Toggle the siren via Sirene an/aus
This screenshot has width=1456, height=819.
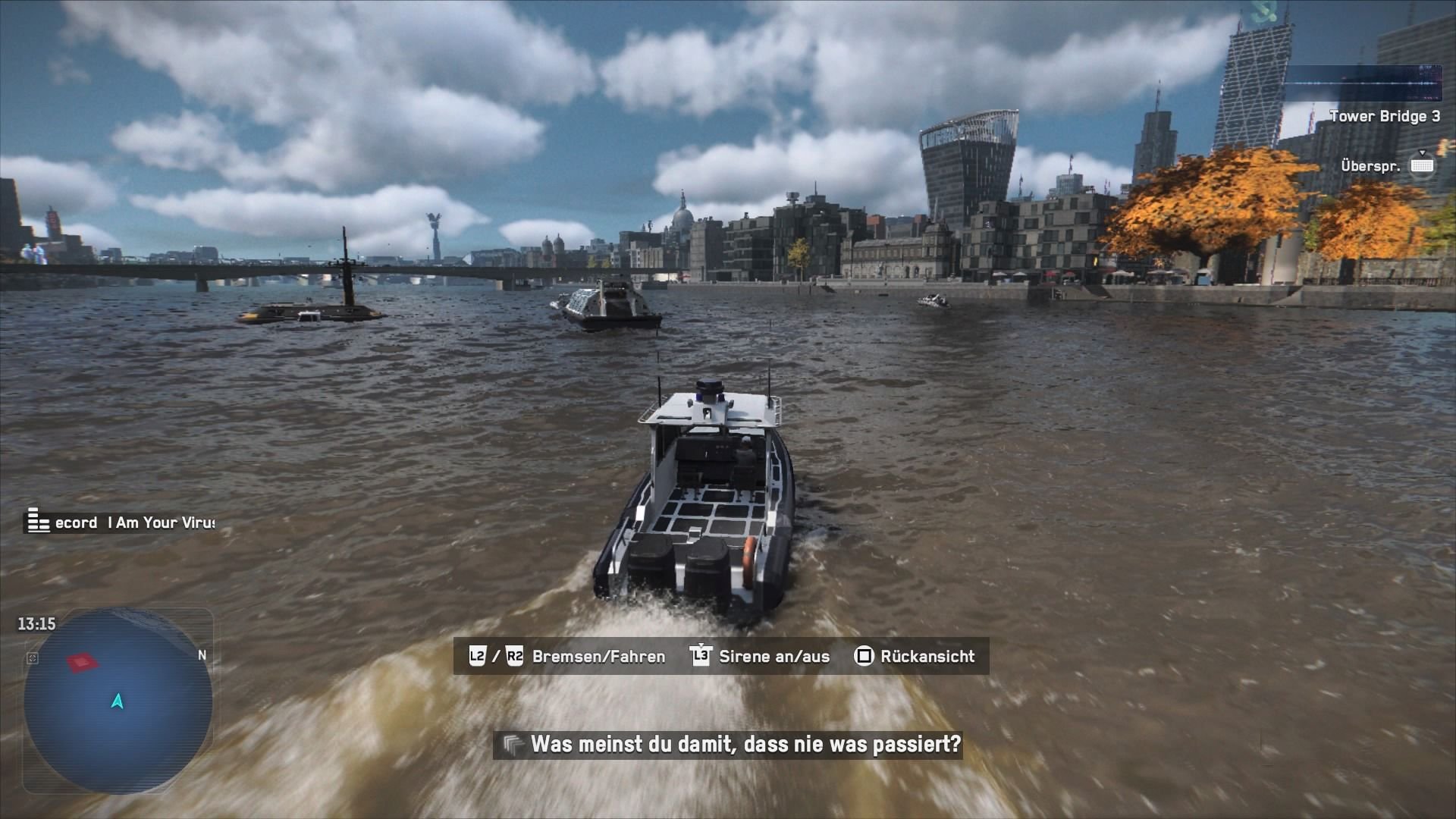pos(773,657)
